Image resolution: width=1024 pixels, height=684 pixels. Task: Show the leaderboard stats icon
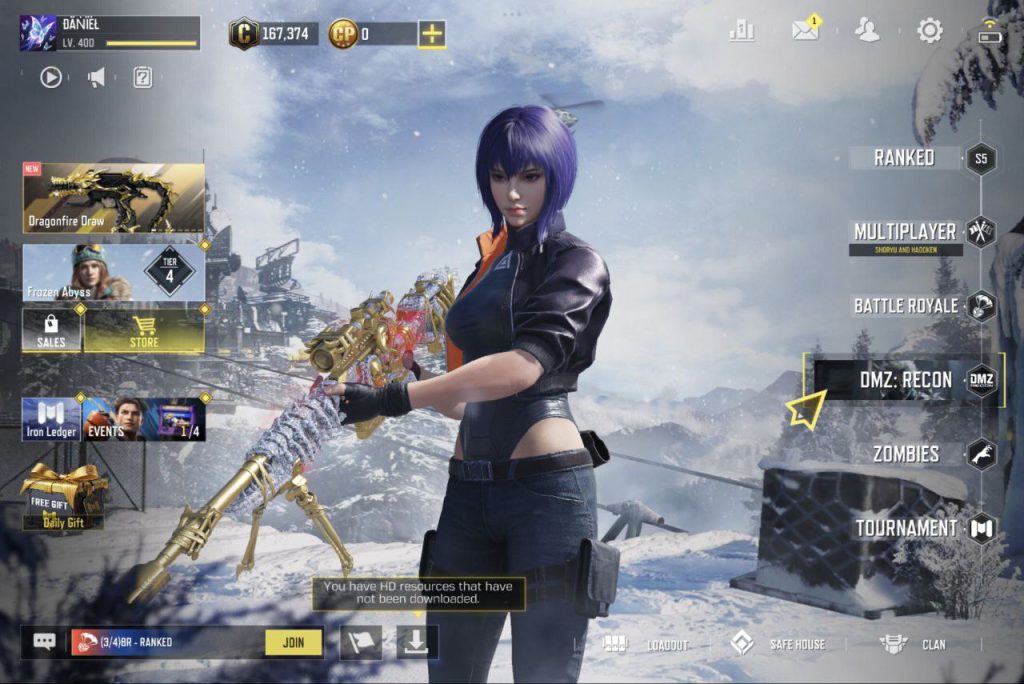coord(742,30)
